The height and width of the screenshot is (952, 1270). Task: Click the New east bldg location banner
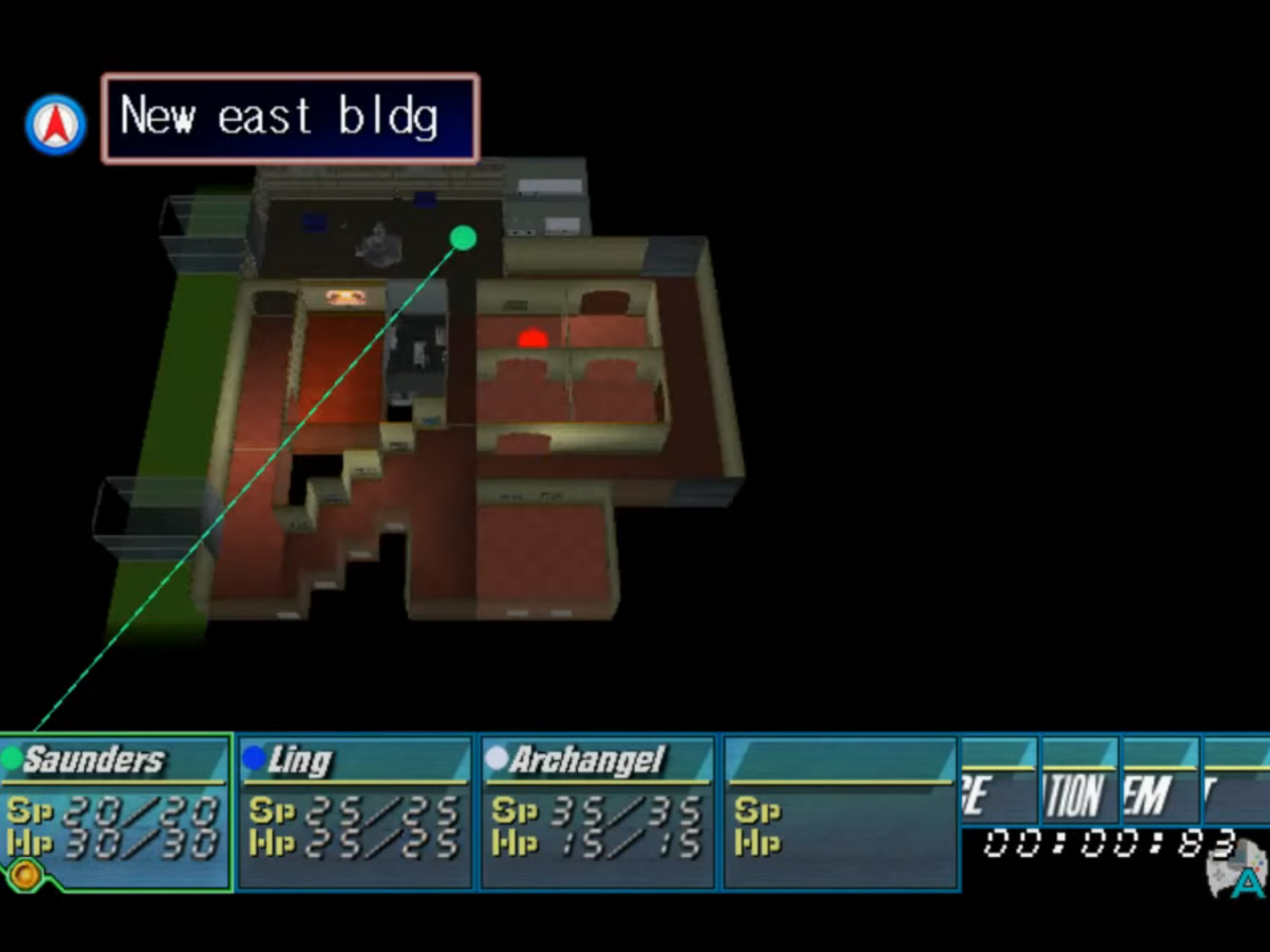click(x=290, y=119)
